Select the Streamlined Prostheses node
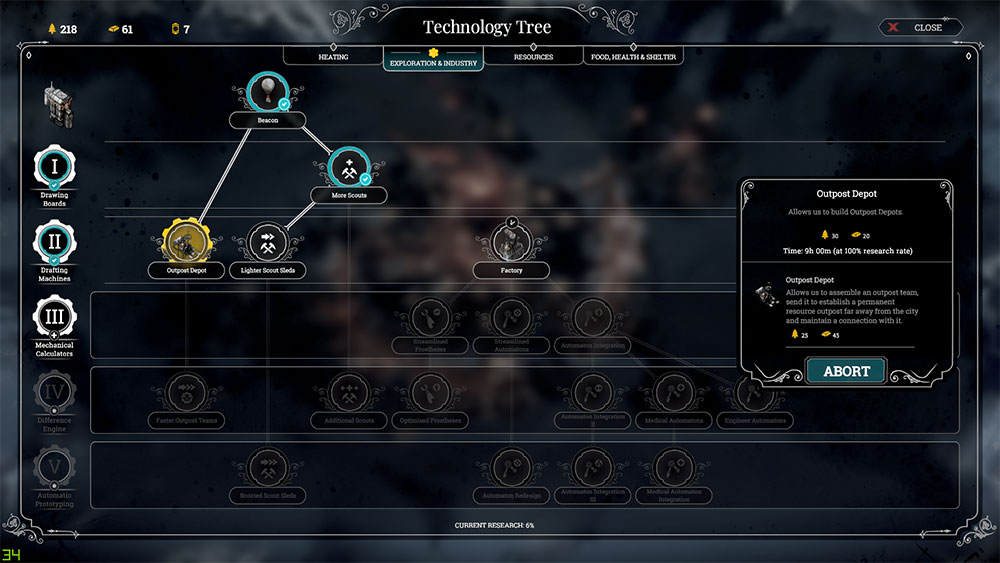 pyautogui.click(x=432, y=319)
